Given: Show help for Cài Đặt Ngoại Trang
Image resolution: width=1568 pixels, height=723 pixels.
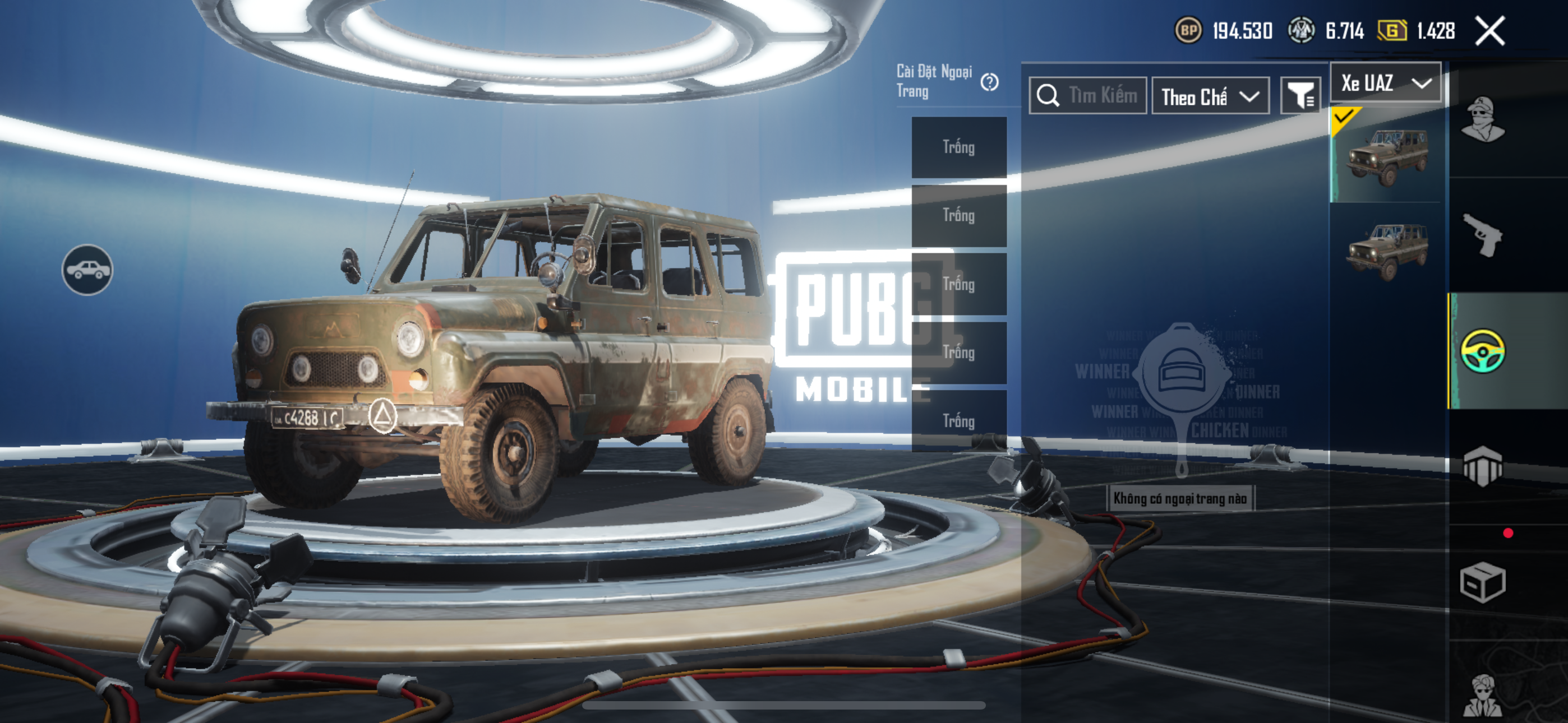Looking at the screenshot, I should point(990,82).
